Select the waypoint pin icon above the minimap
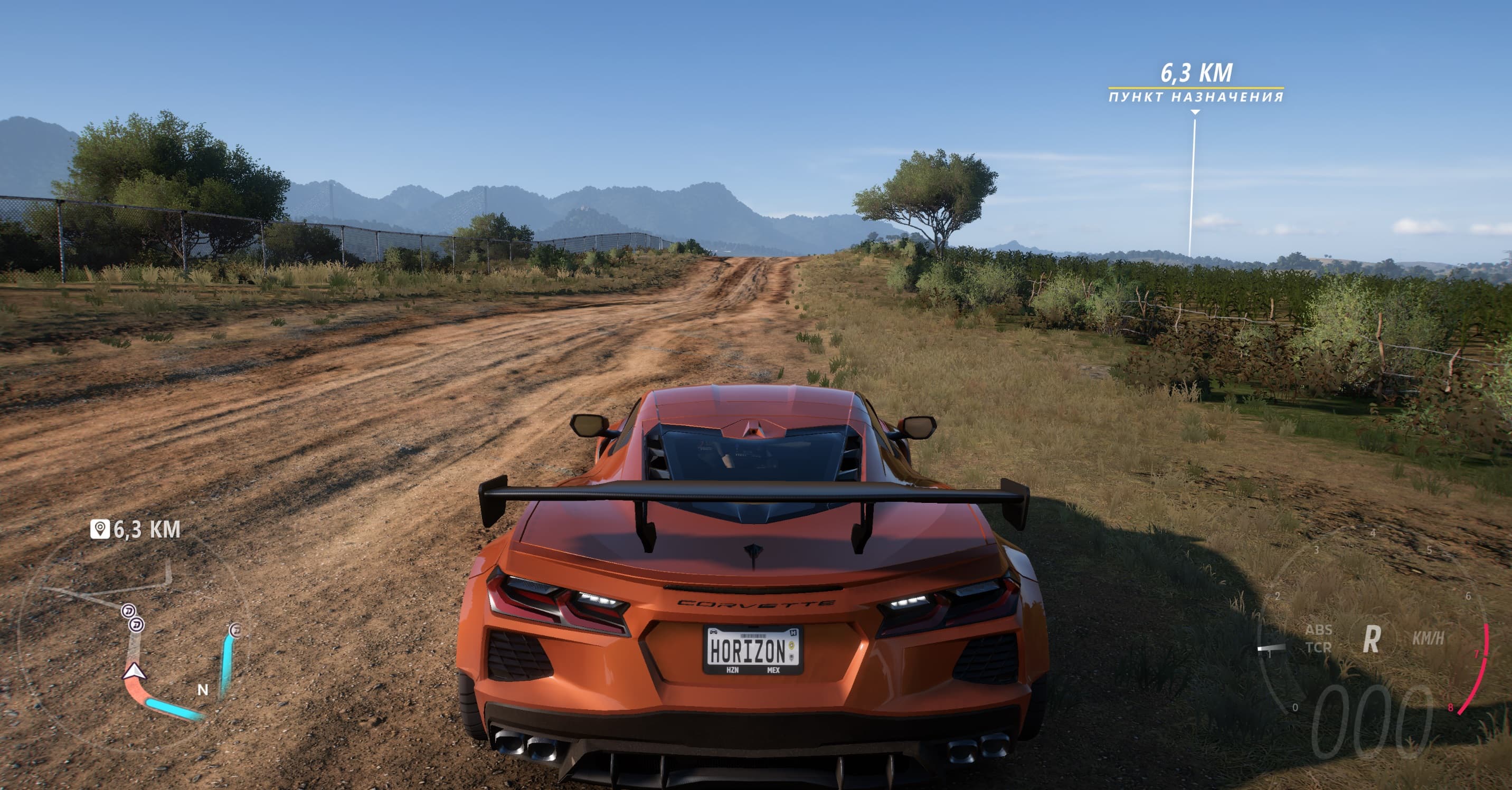The image size is (1512, 790). click(x=99, y=529)
